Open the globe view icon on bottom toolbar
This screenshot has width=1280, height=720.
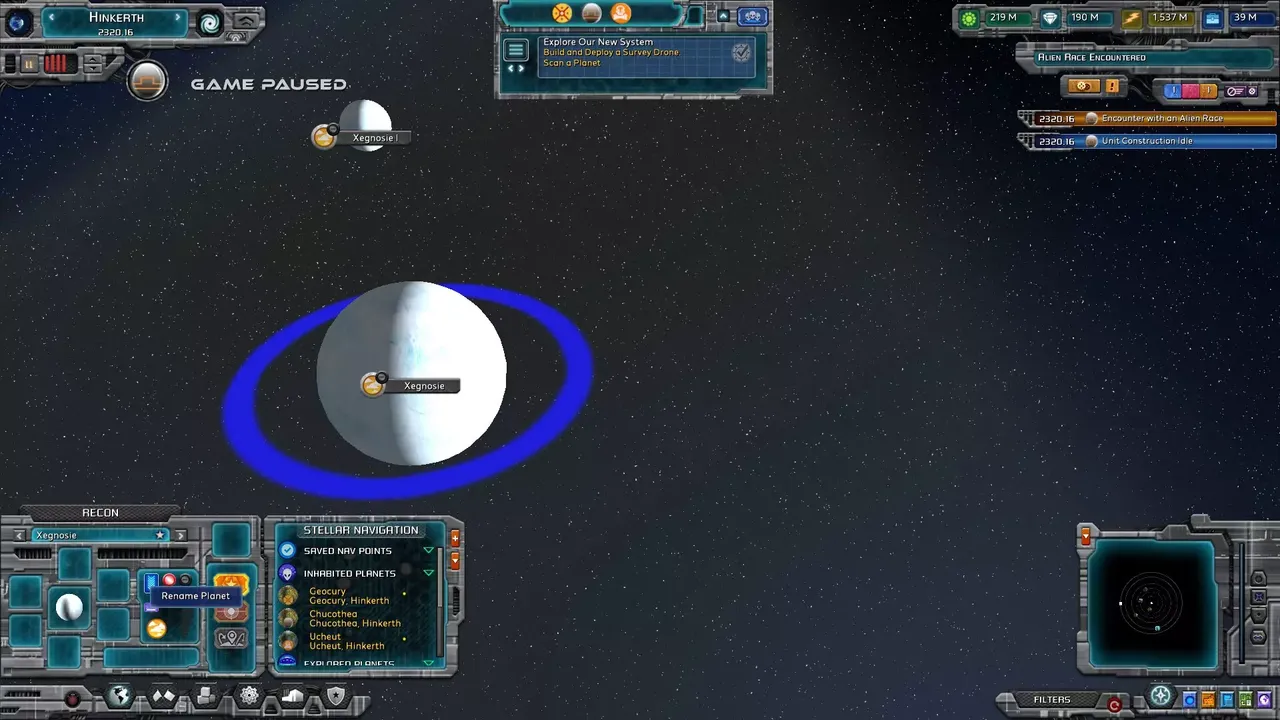coord(120,695)
